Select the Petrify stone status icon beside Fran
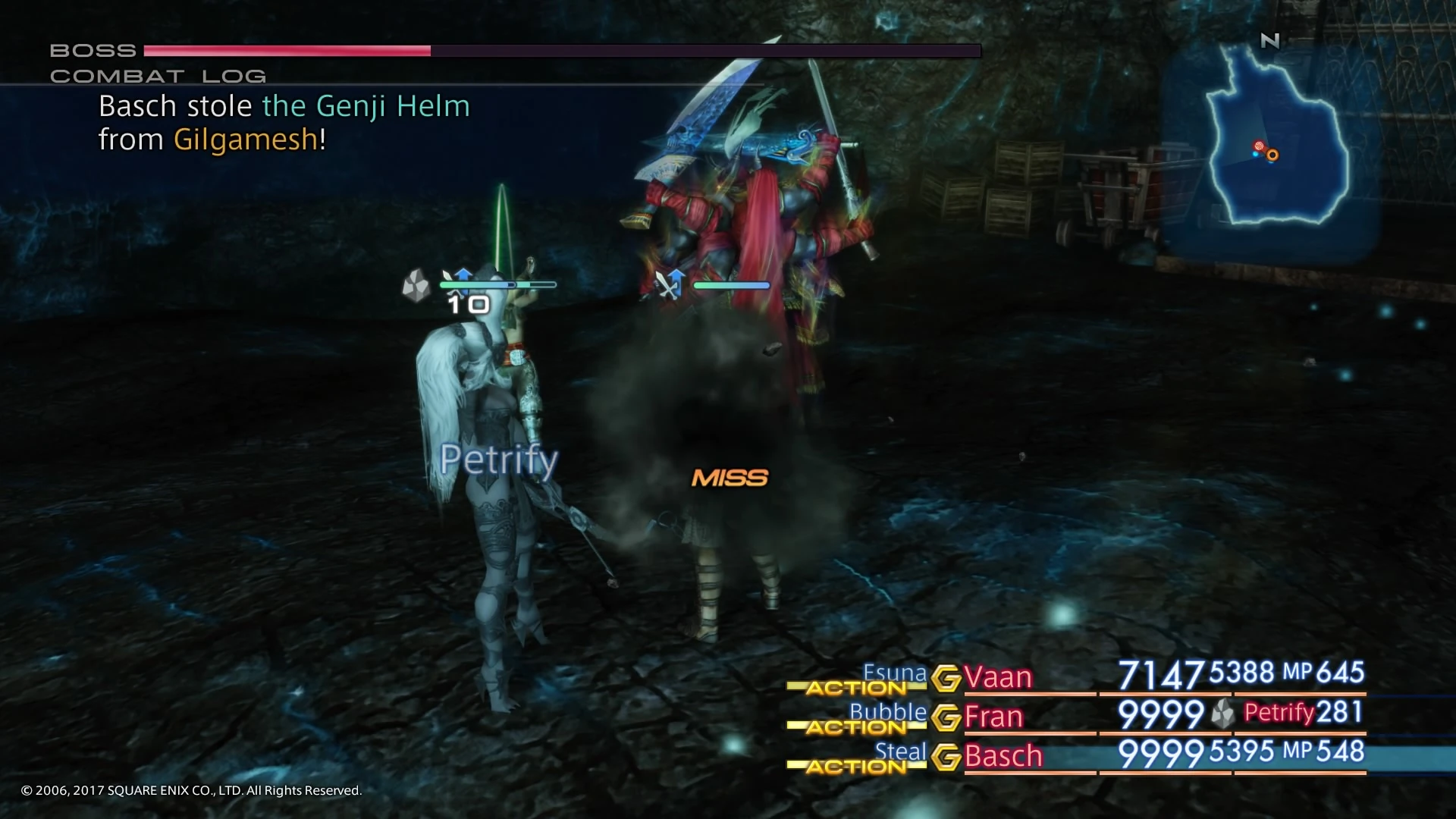 click(x=1222, y=713)
